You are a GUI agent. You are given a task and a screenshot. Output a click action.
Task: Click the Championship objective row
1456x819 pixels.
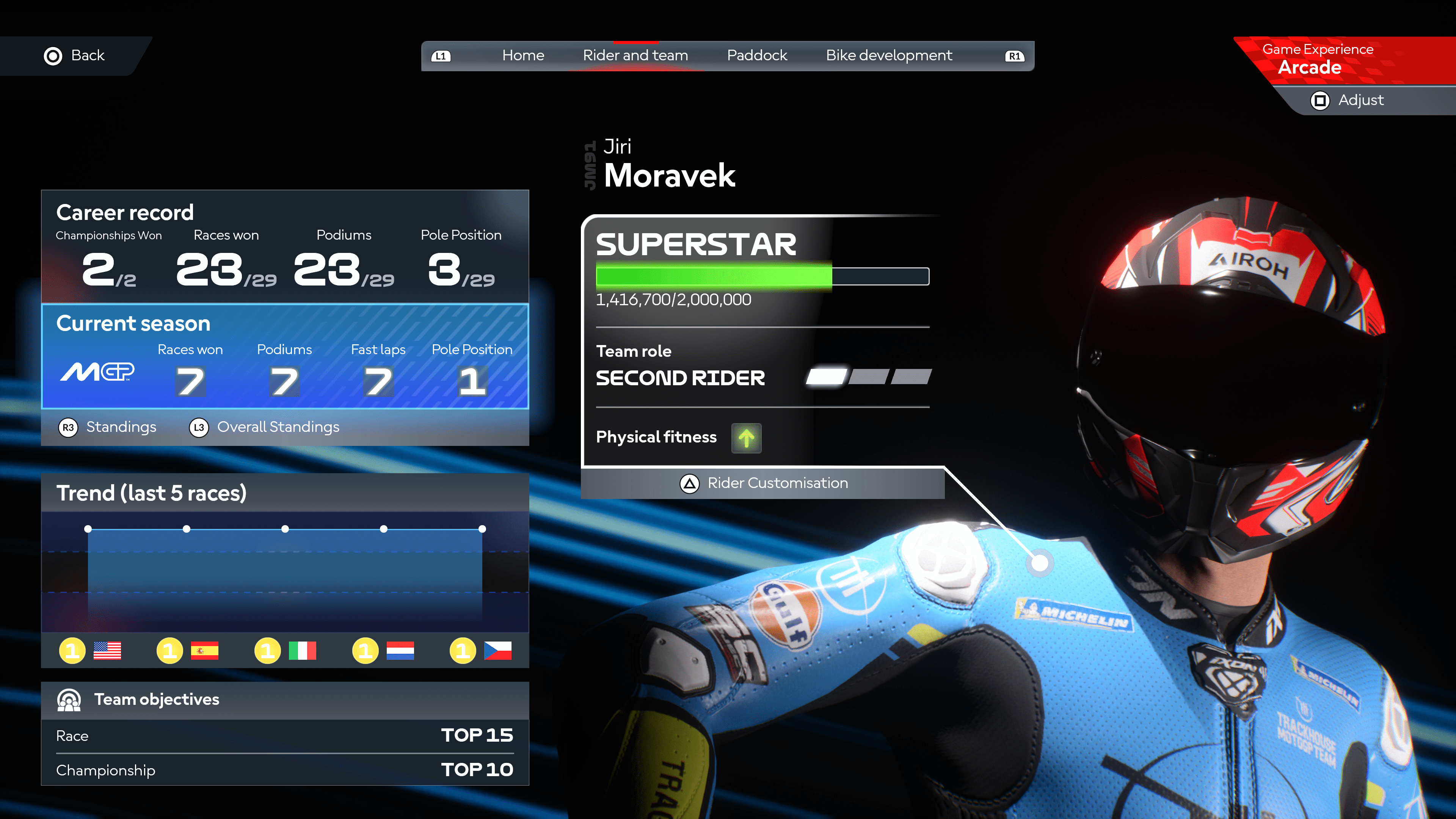pos(285,770)
